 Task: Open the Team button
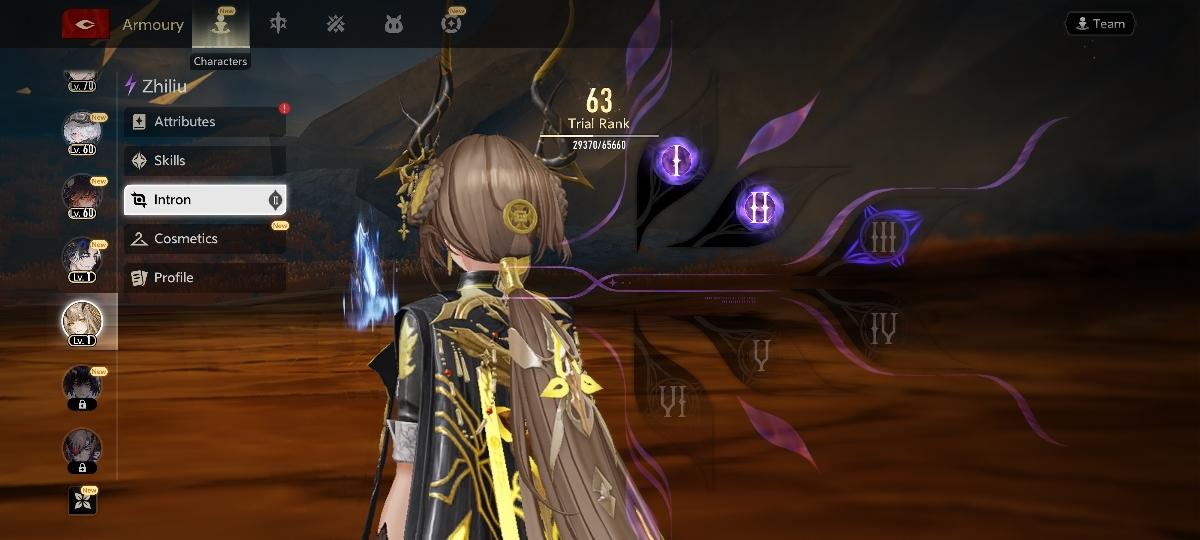1099,24
